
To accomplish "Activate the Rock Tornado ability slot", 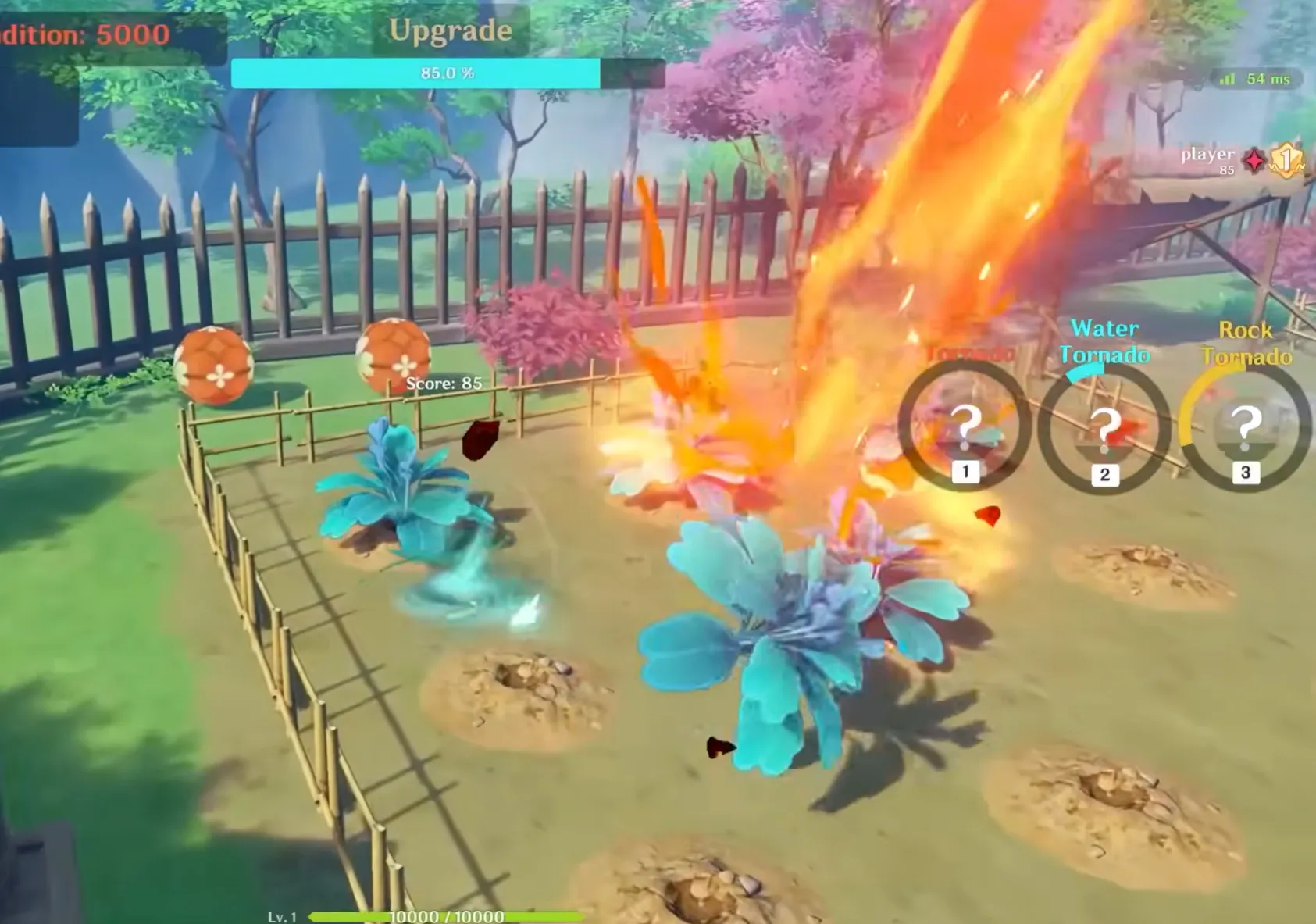I will click(1244, 427).
